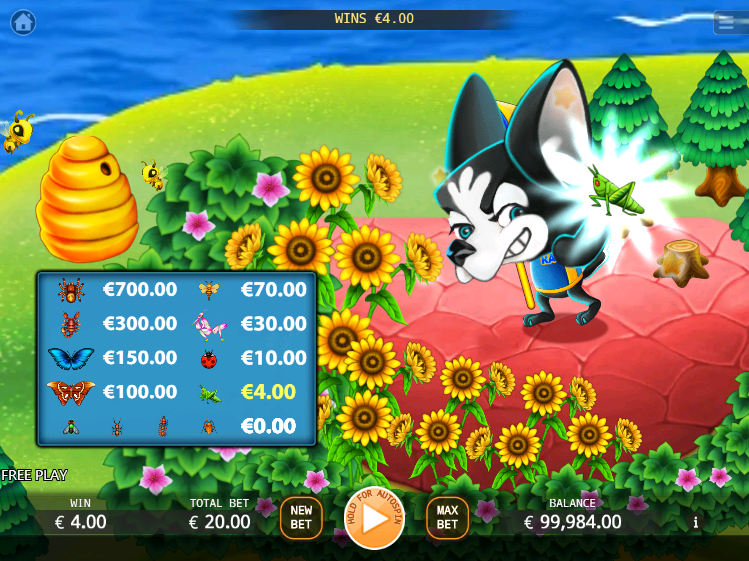Click the New Bet button
The image size is (749, 561).
tap(301, 518)
